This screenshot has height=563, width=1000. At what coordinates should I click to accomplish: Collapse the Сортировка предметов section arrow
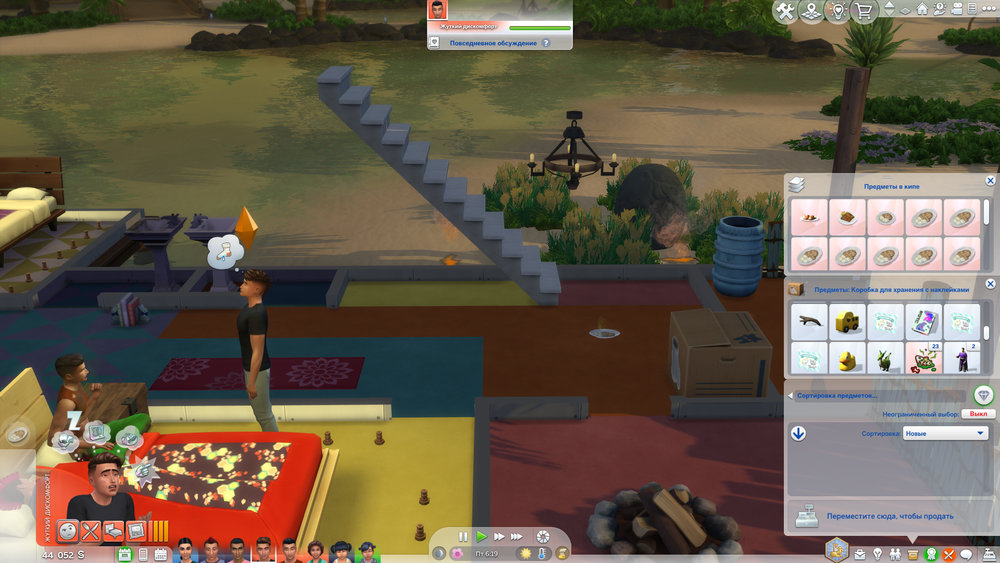(x=790, y=395)
